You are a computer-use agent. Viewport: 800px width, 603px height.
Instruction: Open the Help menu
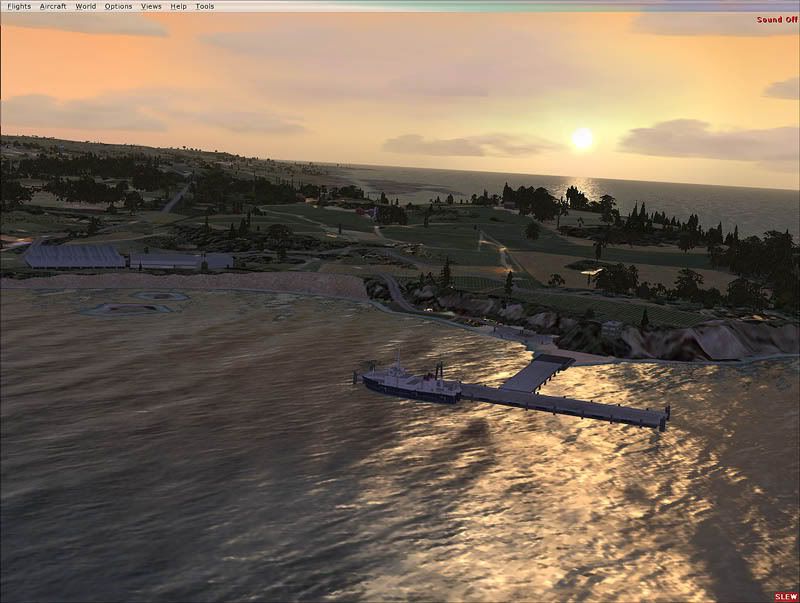point(178,6)
